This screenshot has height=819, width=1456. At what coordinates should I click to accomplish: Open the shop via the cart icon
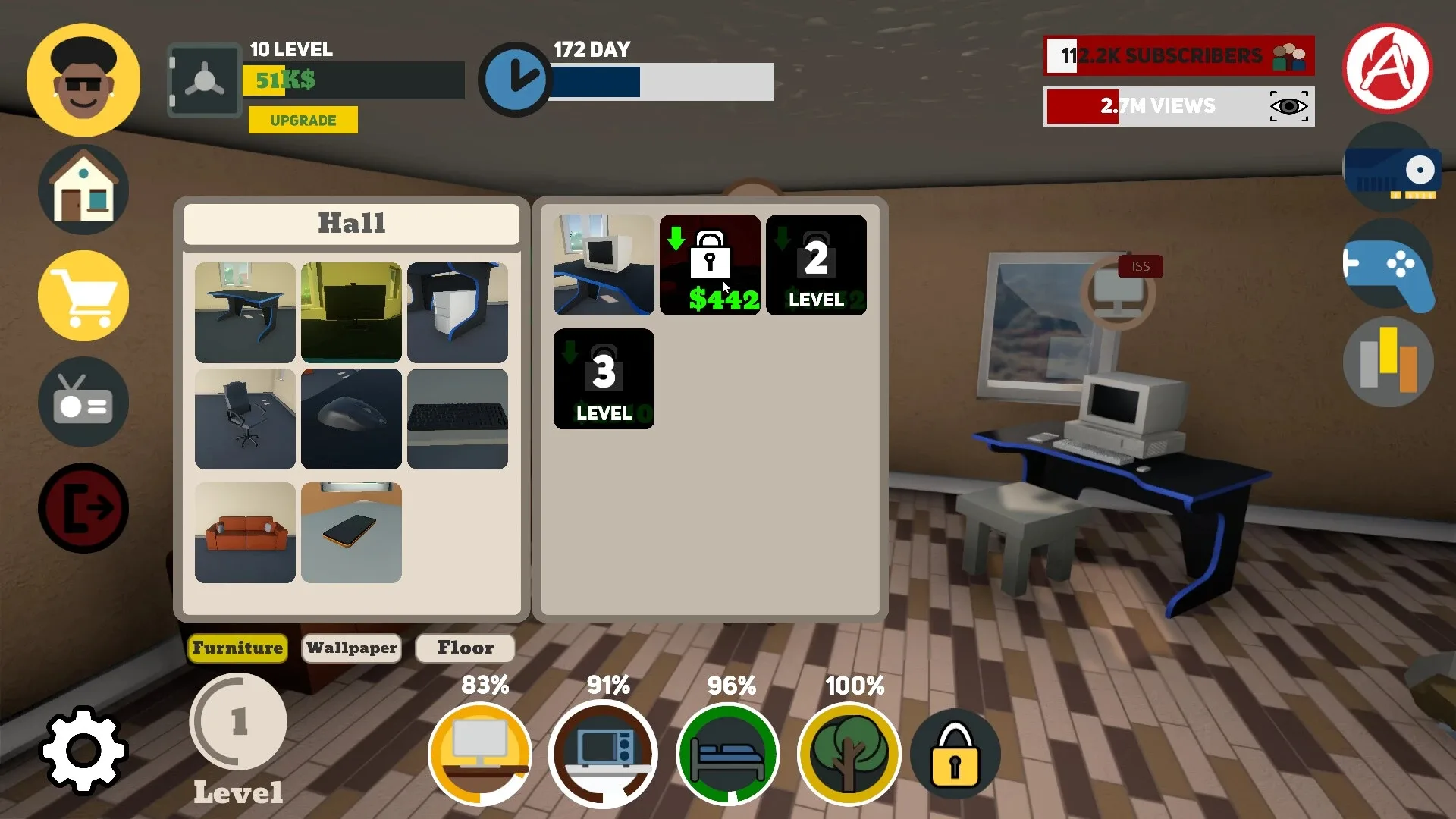tap(83, 295)
